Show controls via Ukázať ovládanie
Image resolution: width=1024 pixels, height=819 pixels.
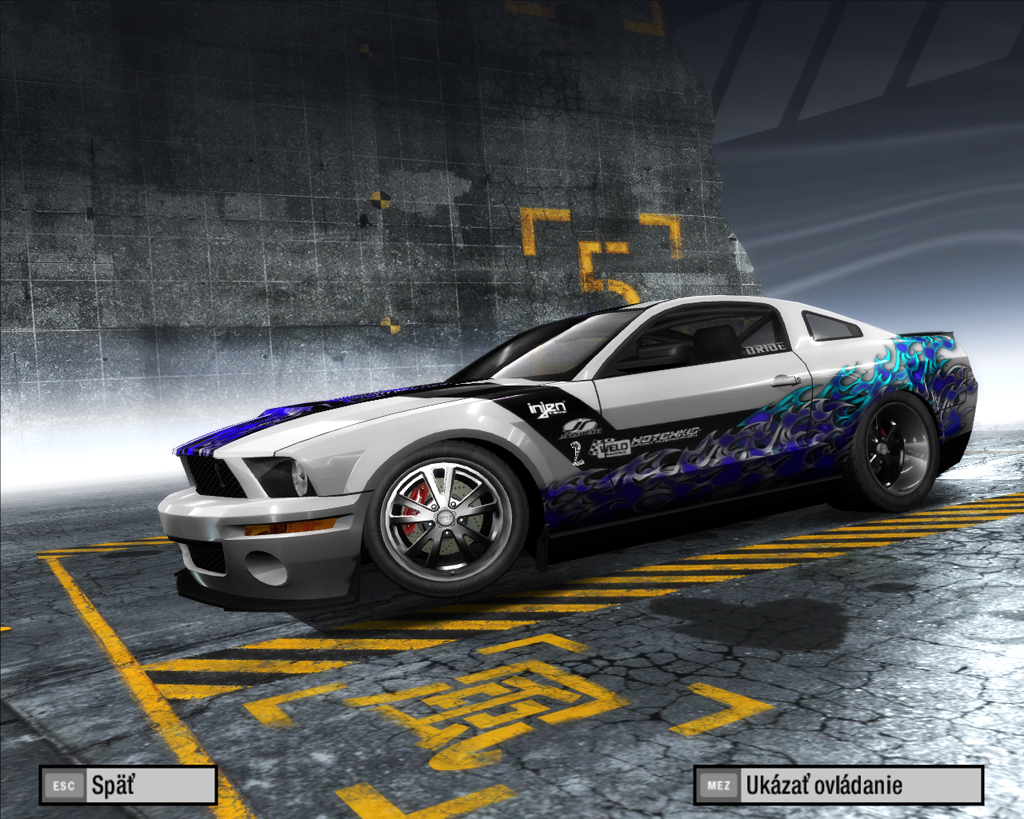pyautogui.click(x=838, y=785)
